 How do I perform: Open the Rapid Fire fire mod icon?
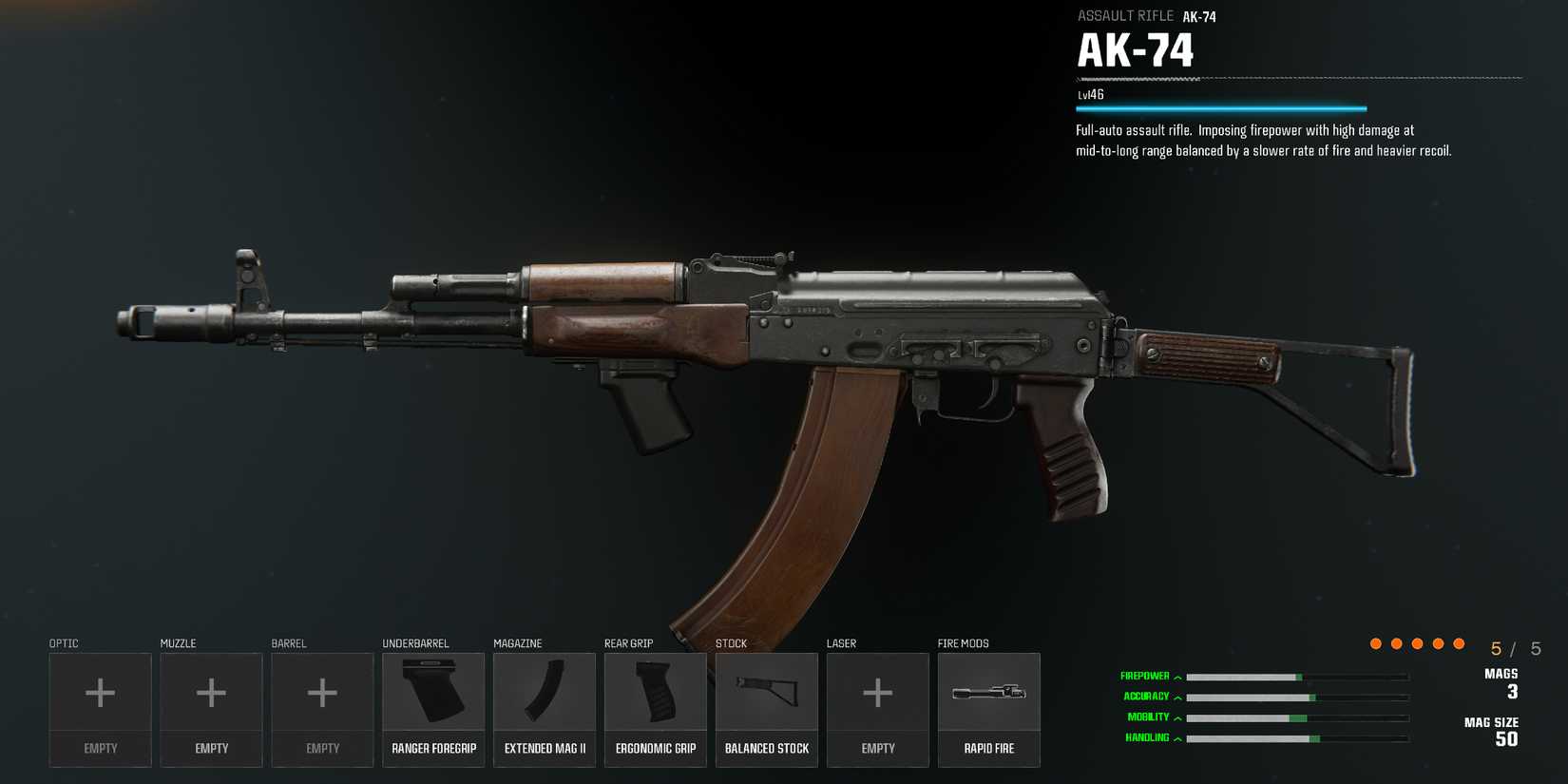(x=988, y=692)
